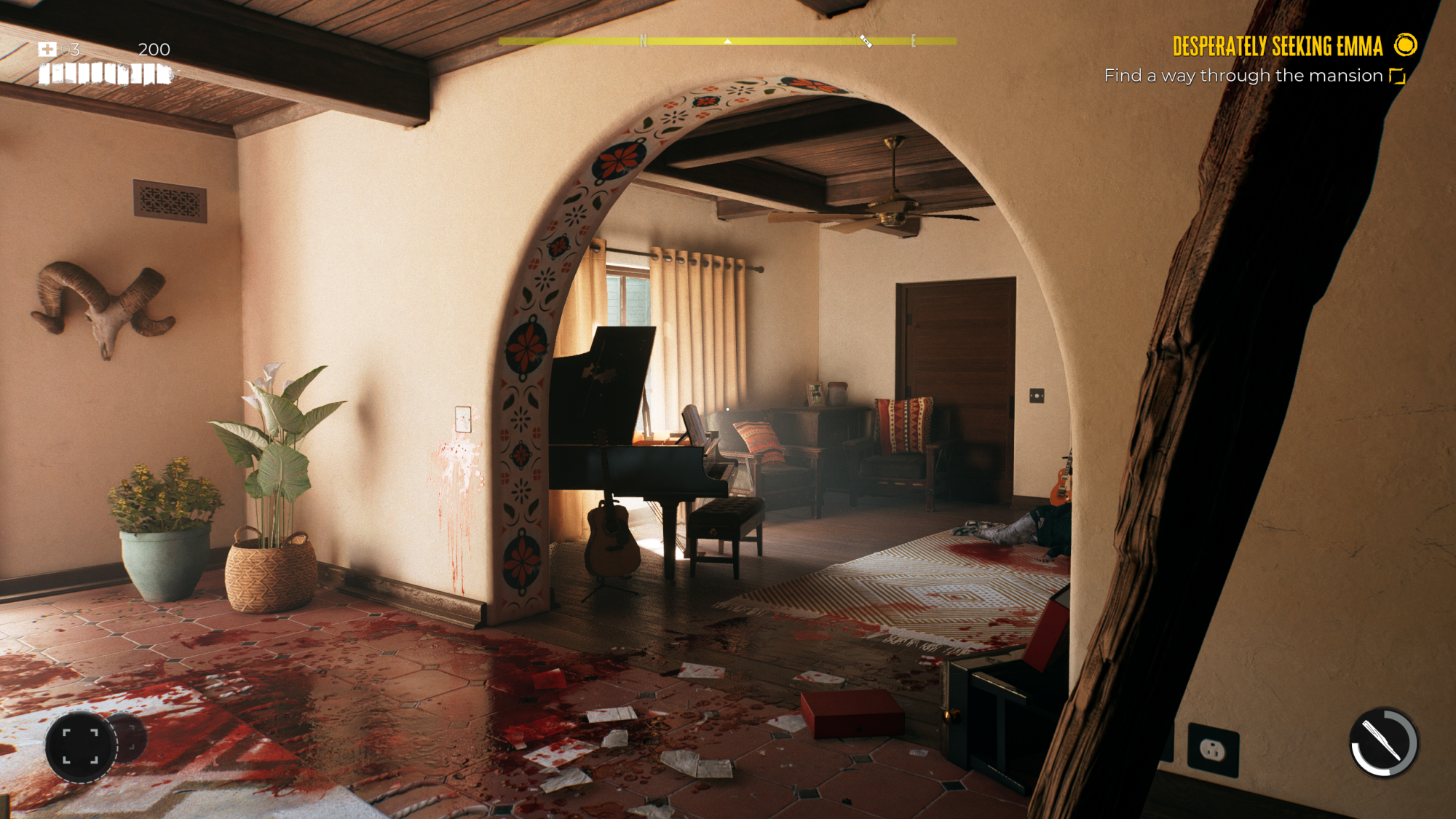This screenshot has height=819, width=1456.
Task: Open the 'Find a way through the mansion' objective
Action: [x=1243, y=76]
